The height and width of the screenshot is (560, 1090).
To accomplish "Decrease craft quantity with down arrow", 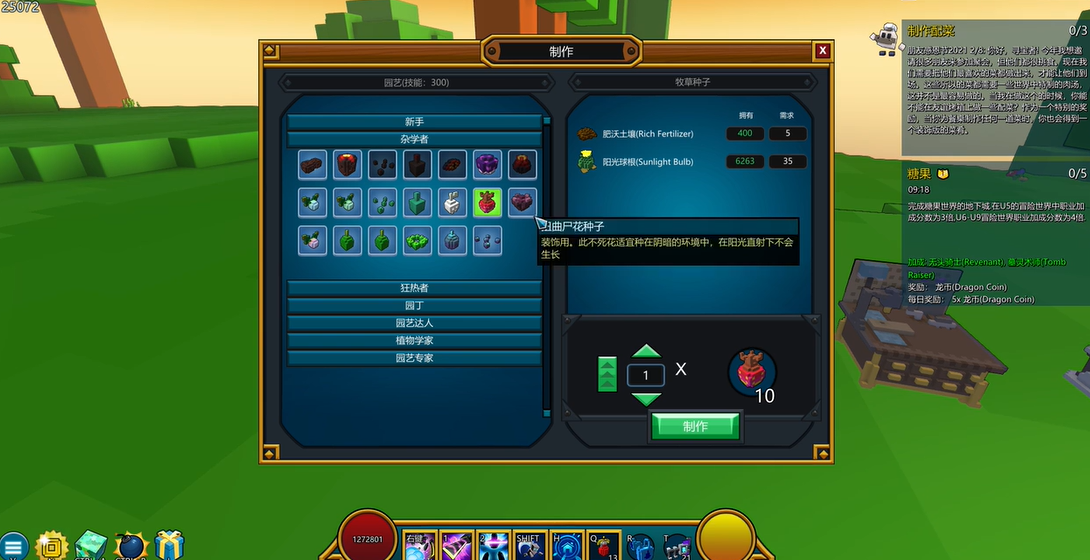I will (x=647, y=398).
